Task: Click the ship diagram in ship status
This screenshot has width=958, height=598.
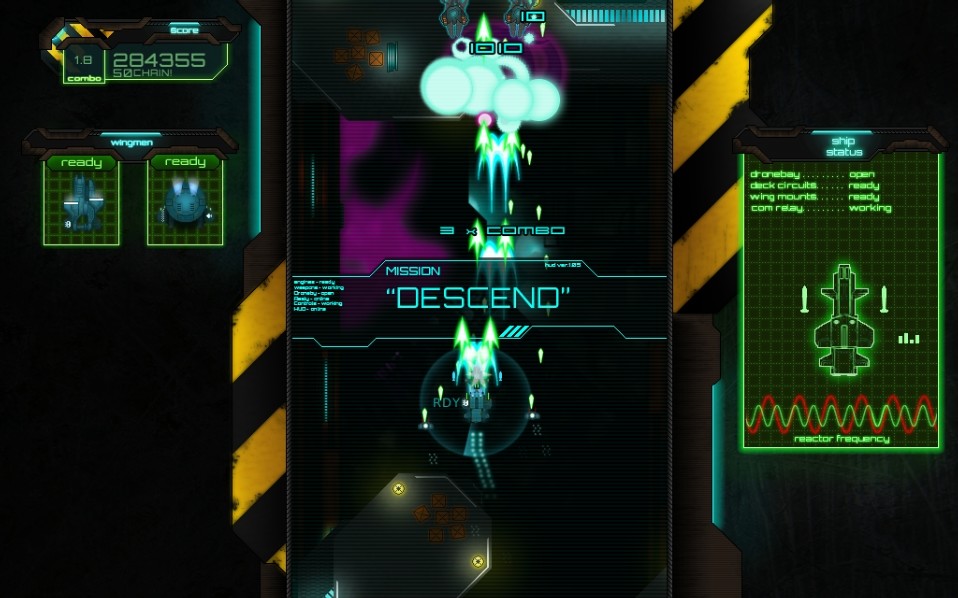Action: [x=844, y=318]
